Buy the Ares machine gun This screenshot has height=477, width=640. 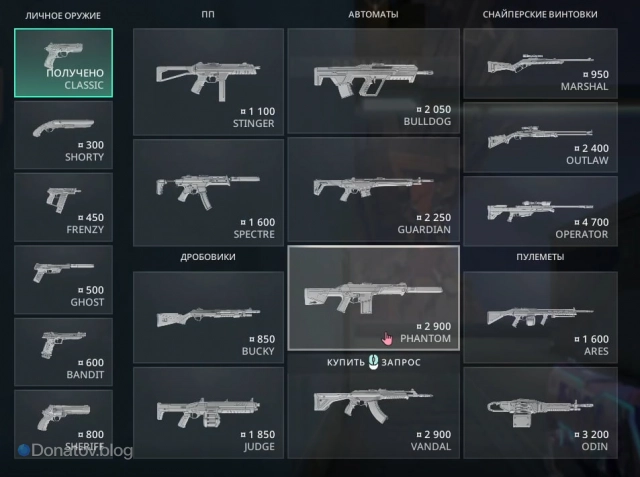(x=539, y=317)
